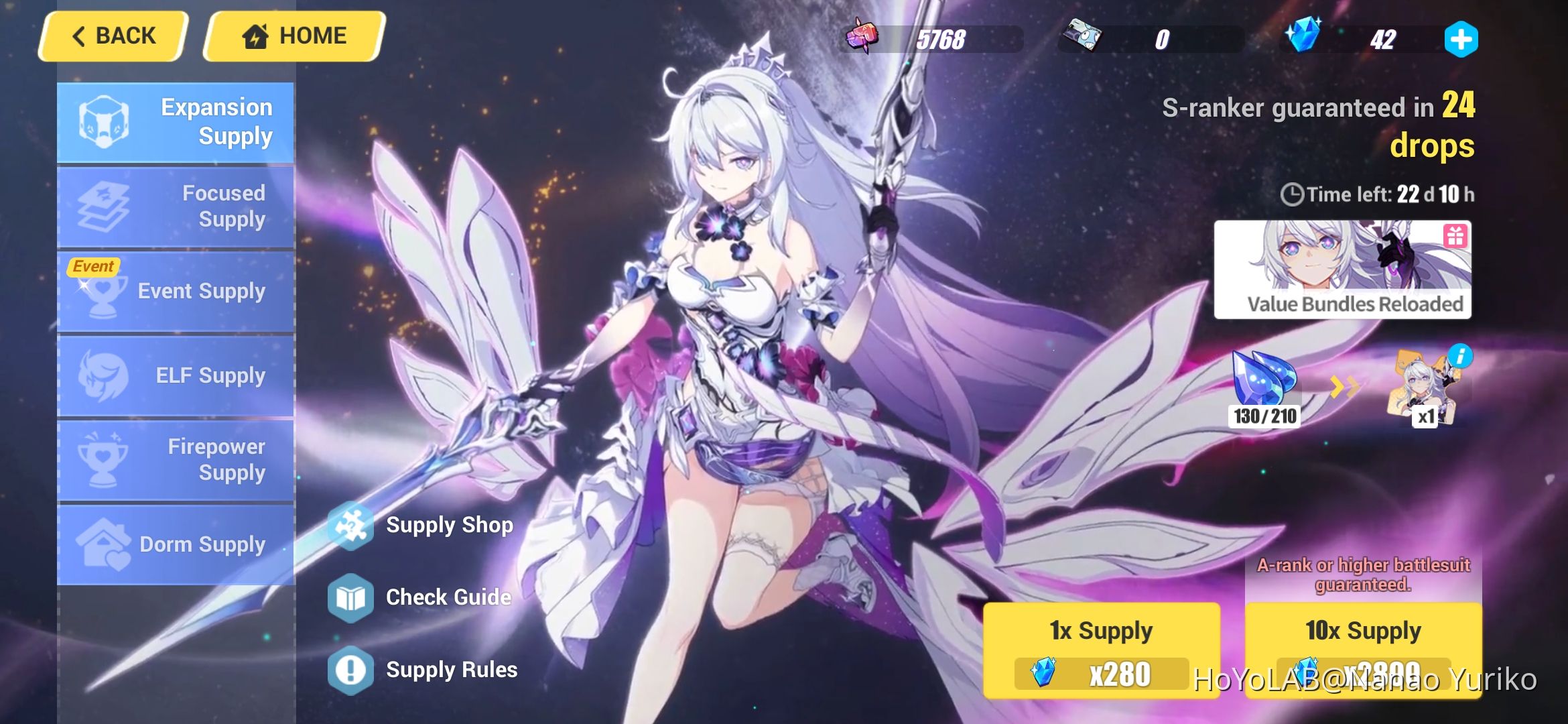Return Home via the Home button

tap(291, 35)
